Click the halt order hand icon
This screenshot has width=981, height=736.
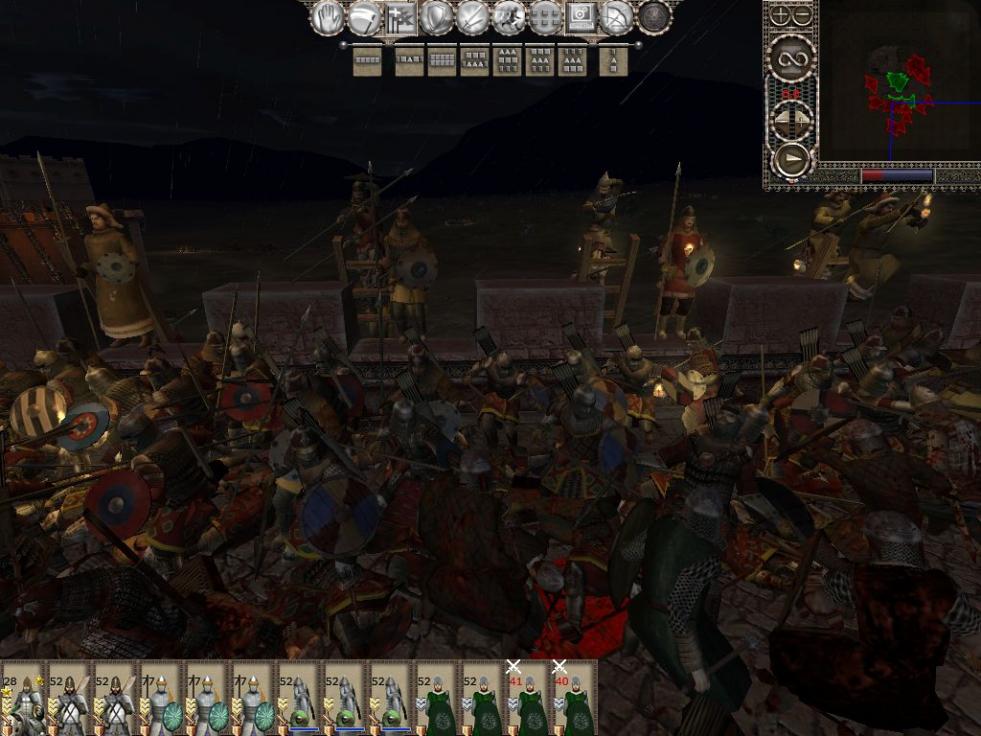pos(327,17)
